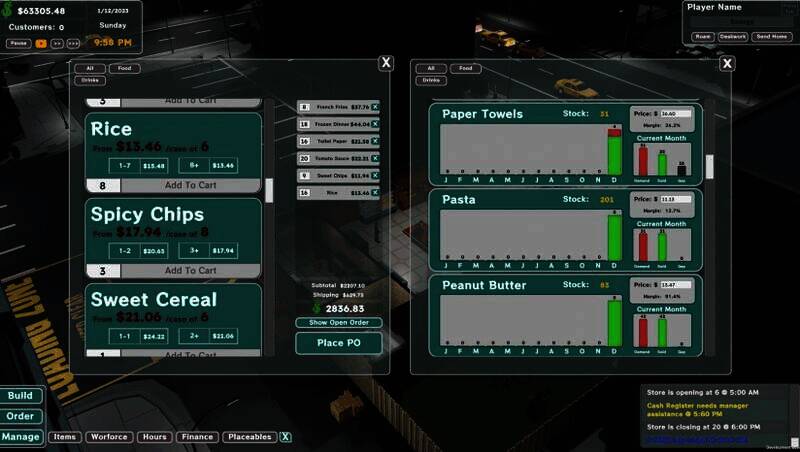This screenshot has width=800, height=452.
Task: Open the Build menu
Action: (20, 395)
